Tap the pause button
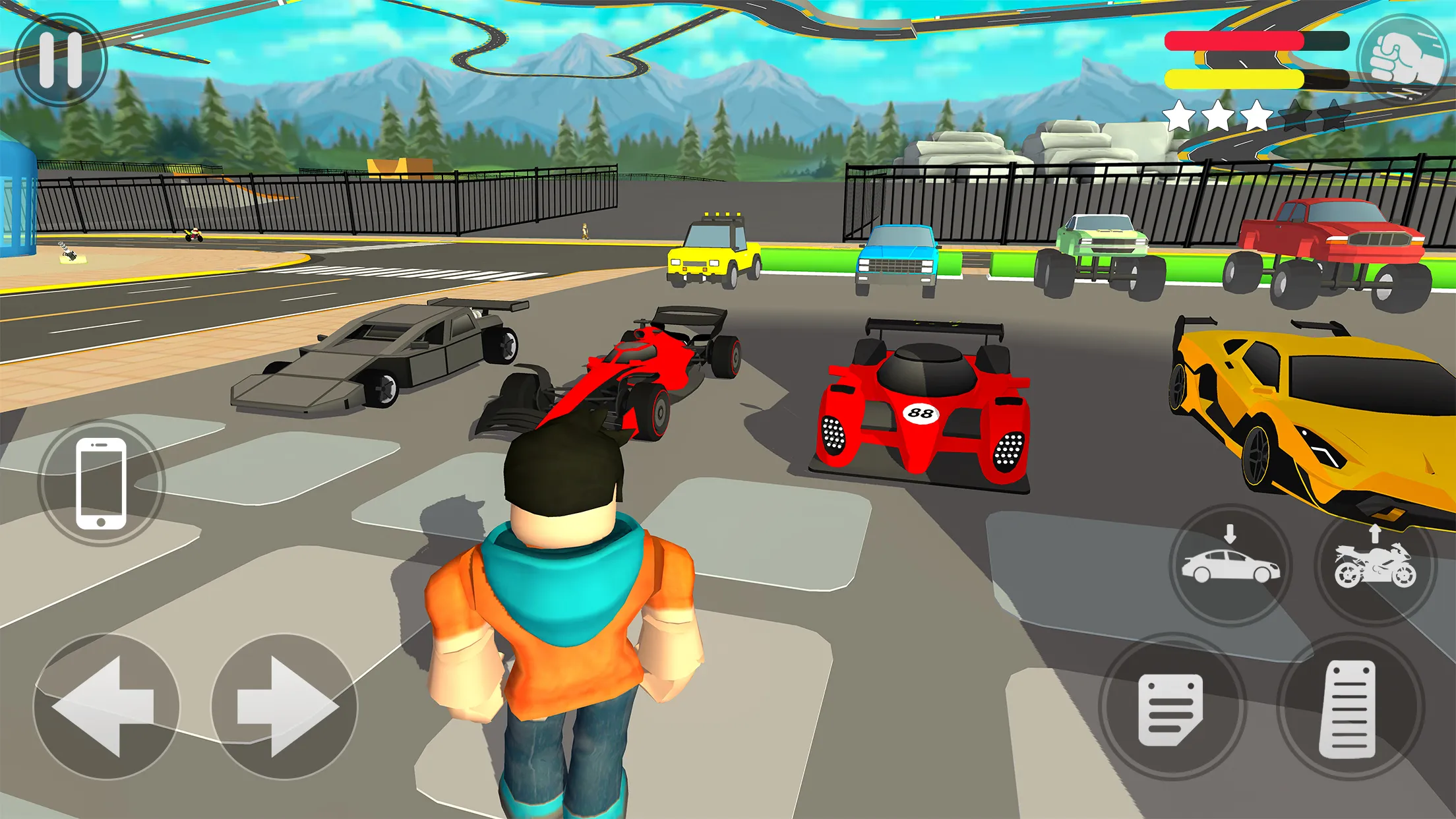This screenshot has width=1456, height=819. pyautogui.click(x=60, y=59)
